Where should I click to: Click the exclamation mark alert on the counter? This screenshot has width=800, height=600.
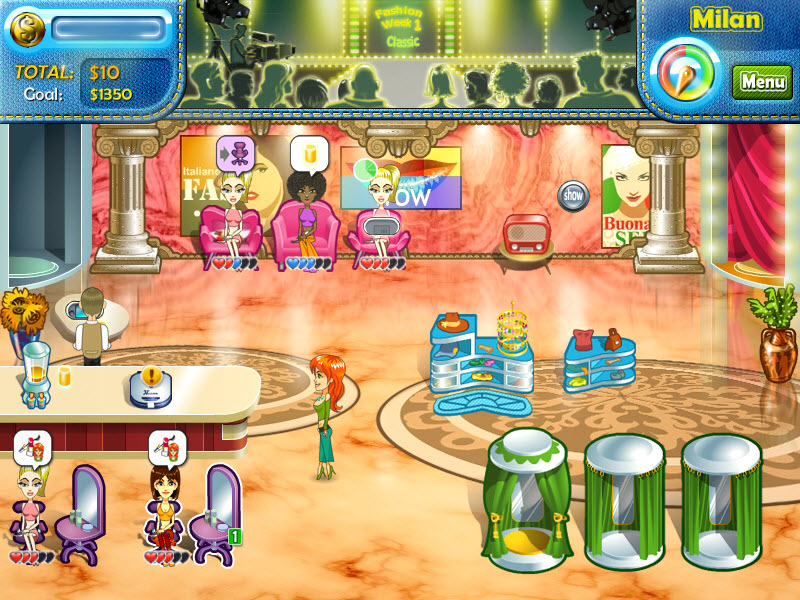pos(151,377)
